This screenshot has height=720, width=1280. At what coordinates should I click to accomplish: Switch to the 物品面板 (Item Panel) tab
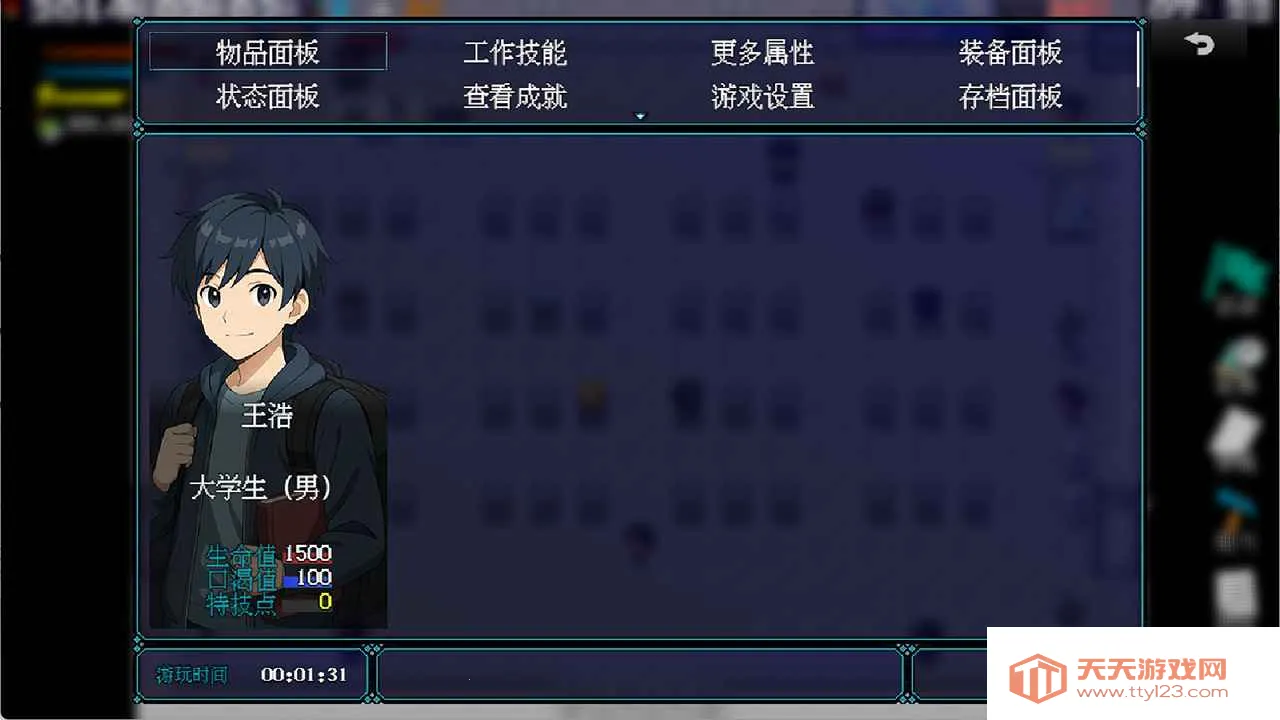[267, 52]
